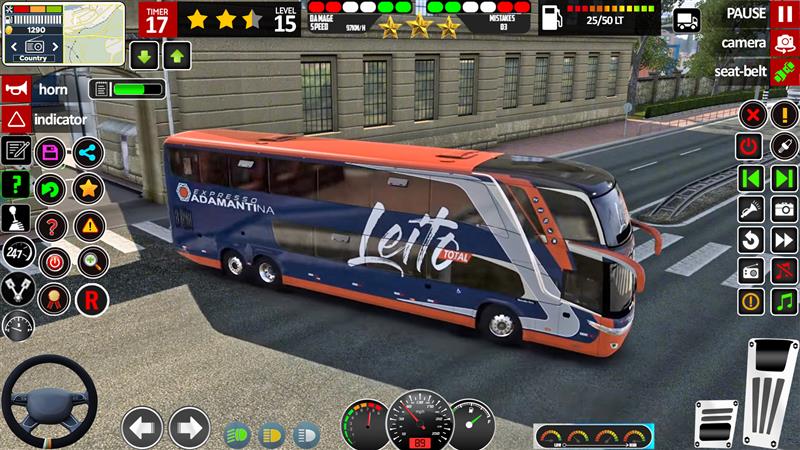800x450 pixels.
Task: Click the pink floppy disk save icon
Action: click(x=50, y=153)
